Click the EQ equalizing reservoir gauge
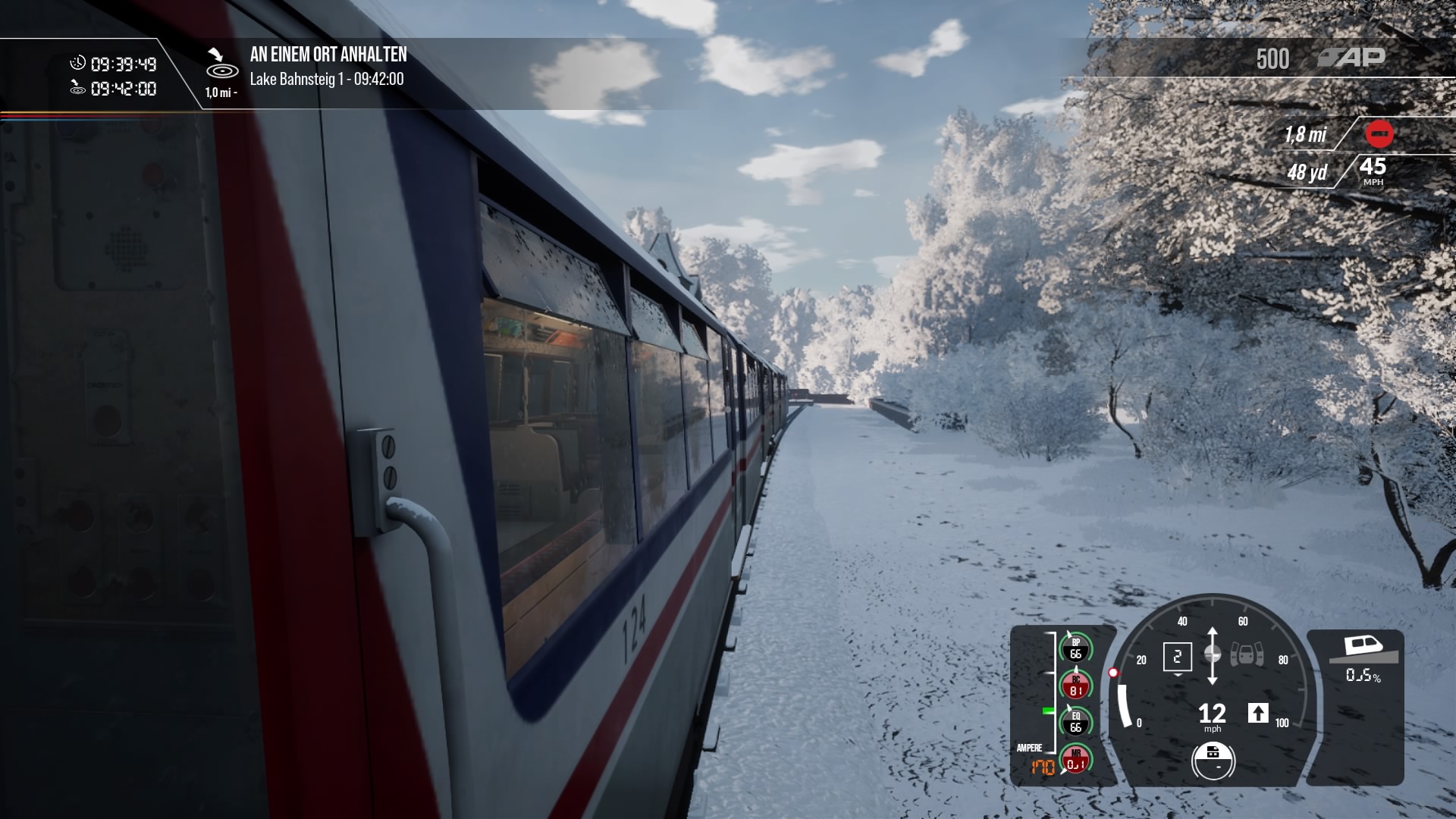This screenshot has height=819, width=1456. click(x=1075, y=722)
